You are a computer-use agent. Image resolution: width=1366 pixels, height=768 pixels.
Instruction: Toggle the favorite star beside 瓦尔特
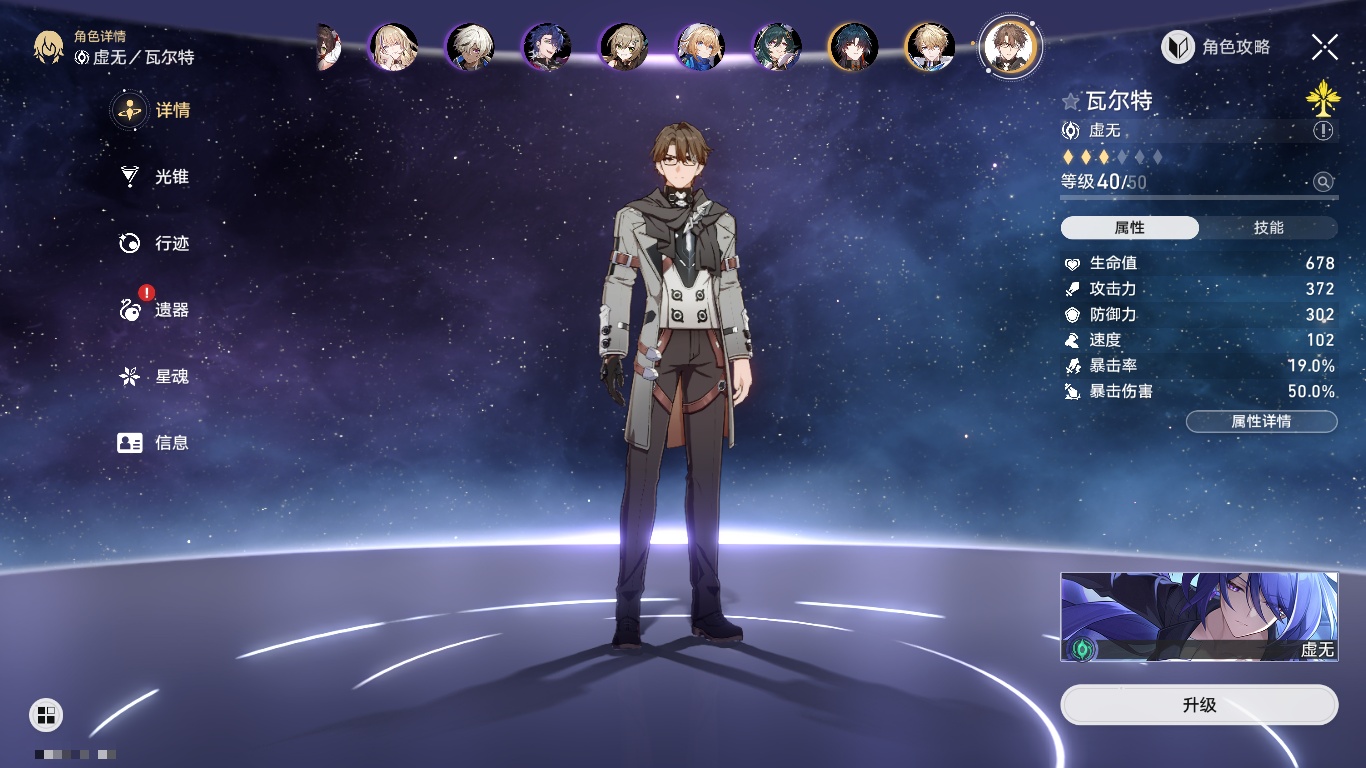[1071, 101]
